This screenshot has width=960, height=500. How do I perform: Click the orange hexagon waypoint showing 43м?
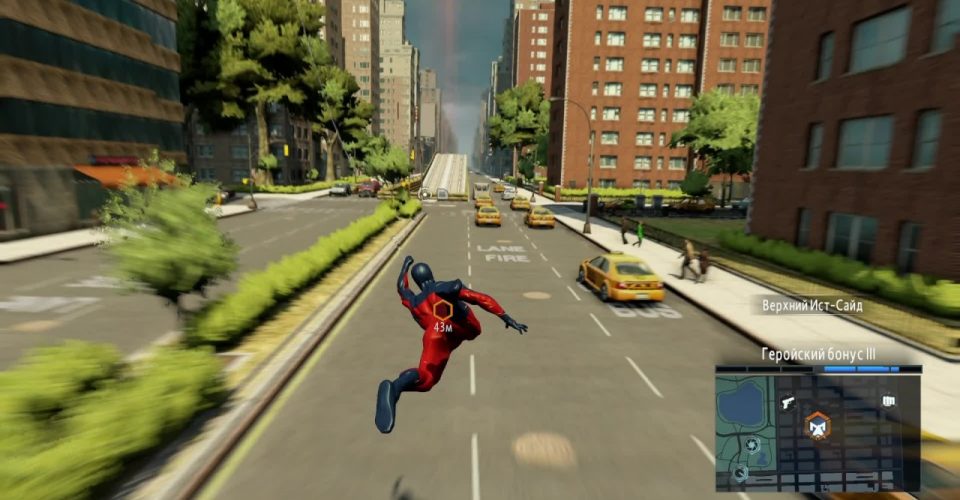point(442,310)
